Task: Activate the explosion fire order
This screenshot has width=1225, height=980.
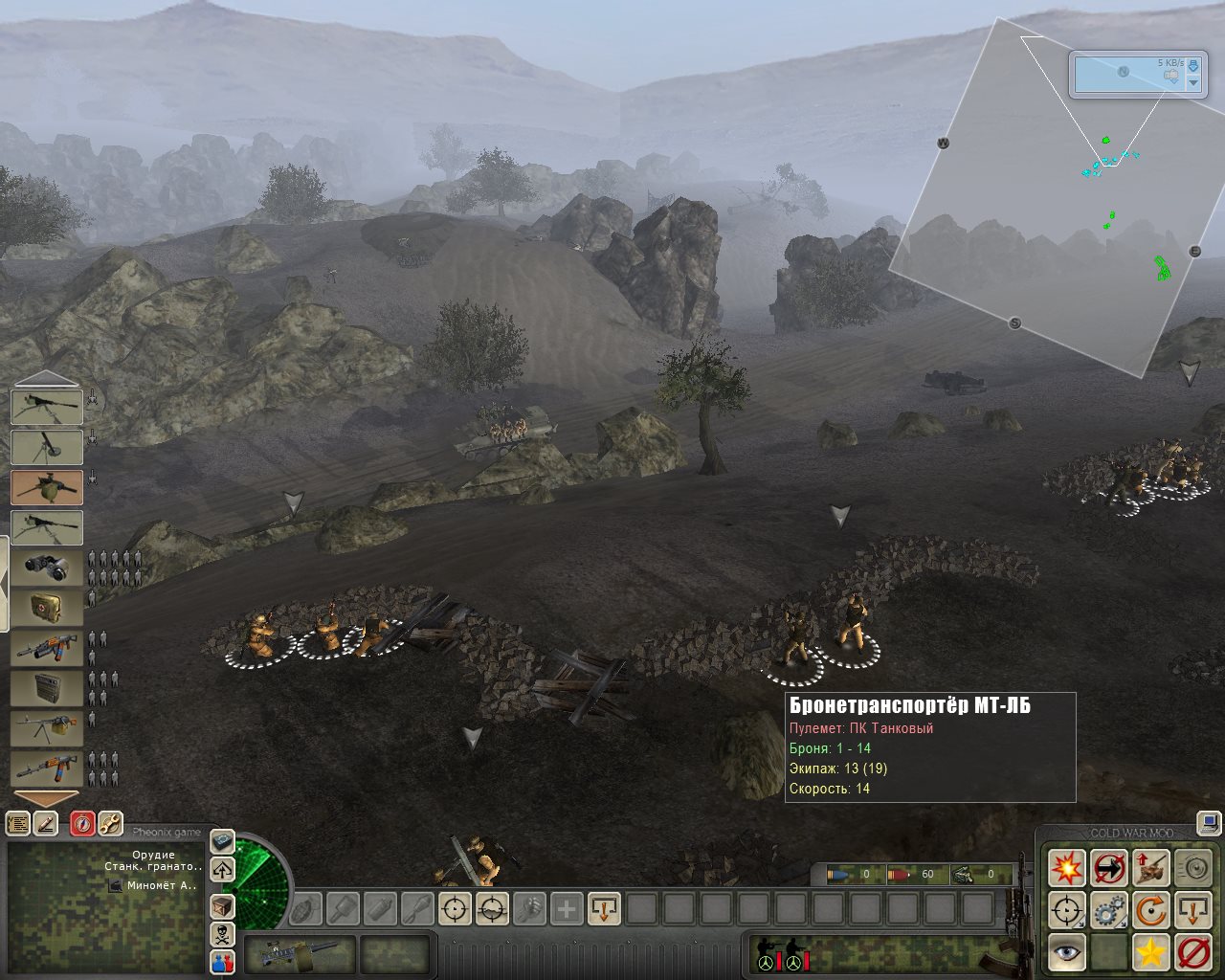Action: (x=1066, y=868)
